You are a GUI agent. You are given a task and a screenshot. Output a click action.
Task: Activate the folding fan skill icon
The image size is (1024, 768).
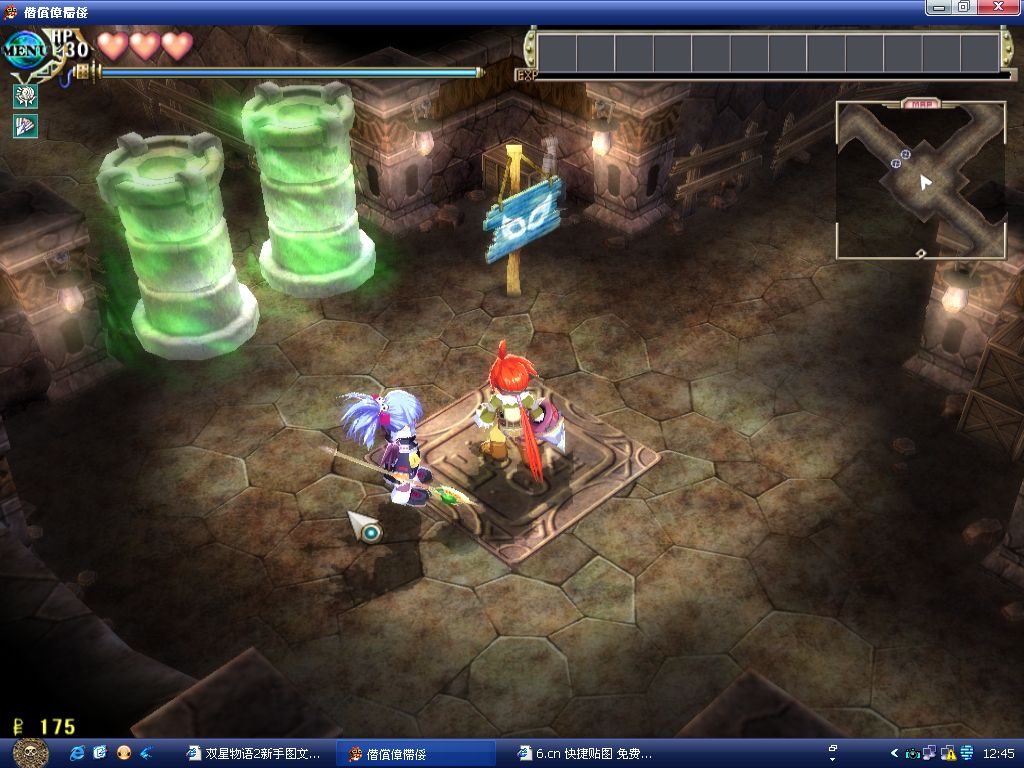[x=25, y=126]
